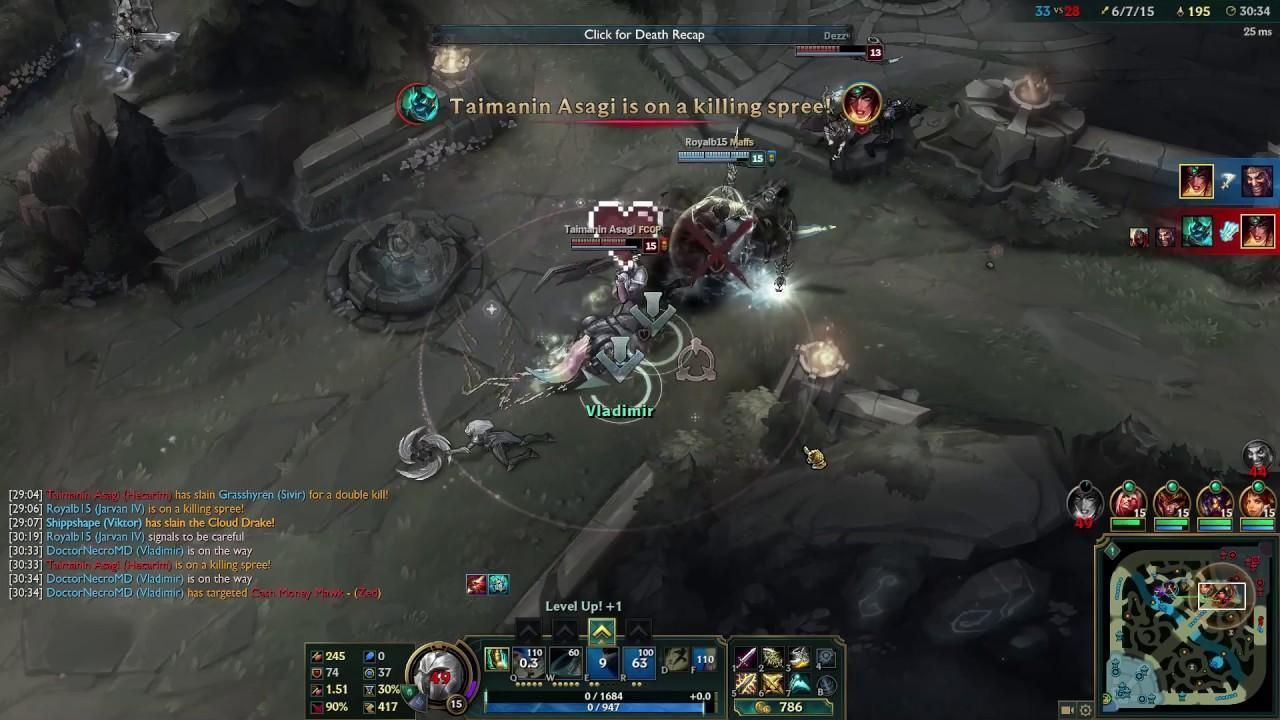Select the E ability icon showing 9
This screenshot has width=1280, height=720.
point(602,661)
